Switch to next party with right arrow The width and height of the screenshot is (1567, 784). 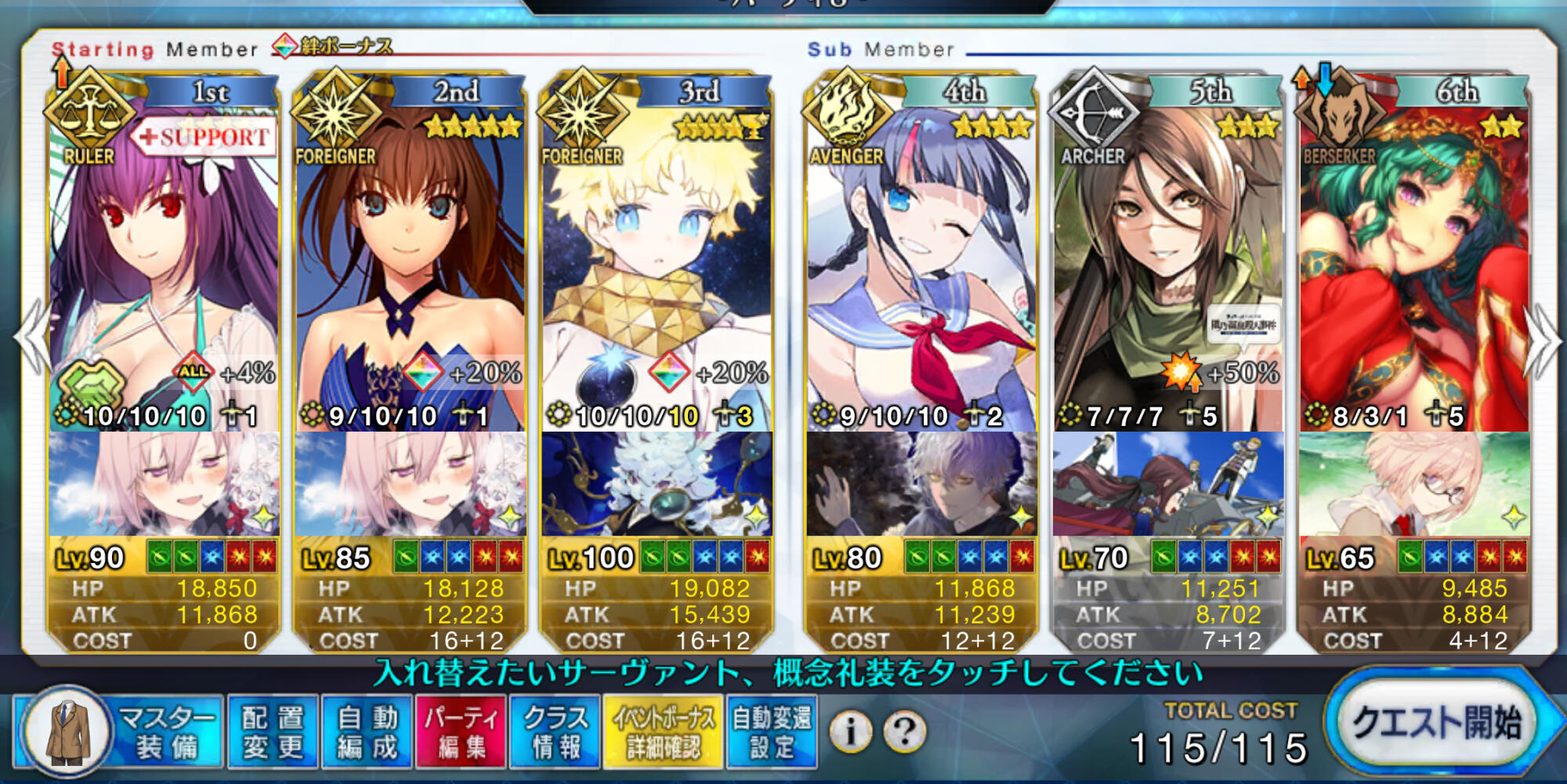[x=1542, y=341]
